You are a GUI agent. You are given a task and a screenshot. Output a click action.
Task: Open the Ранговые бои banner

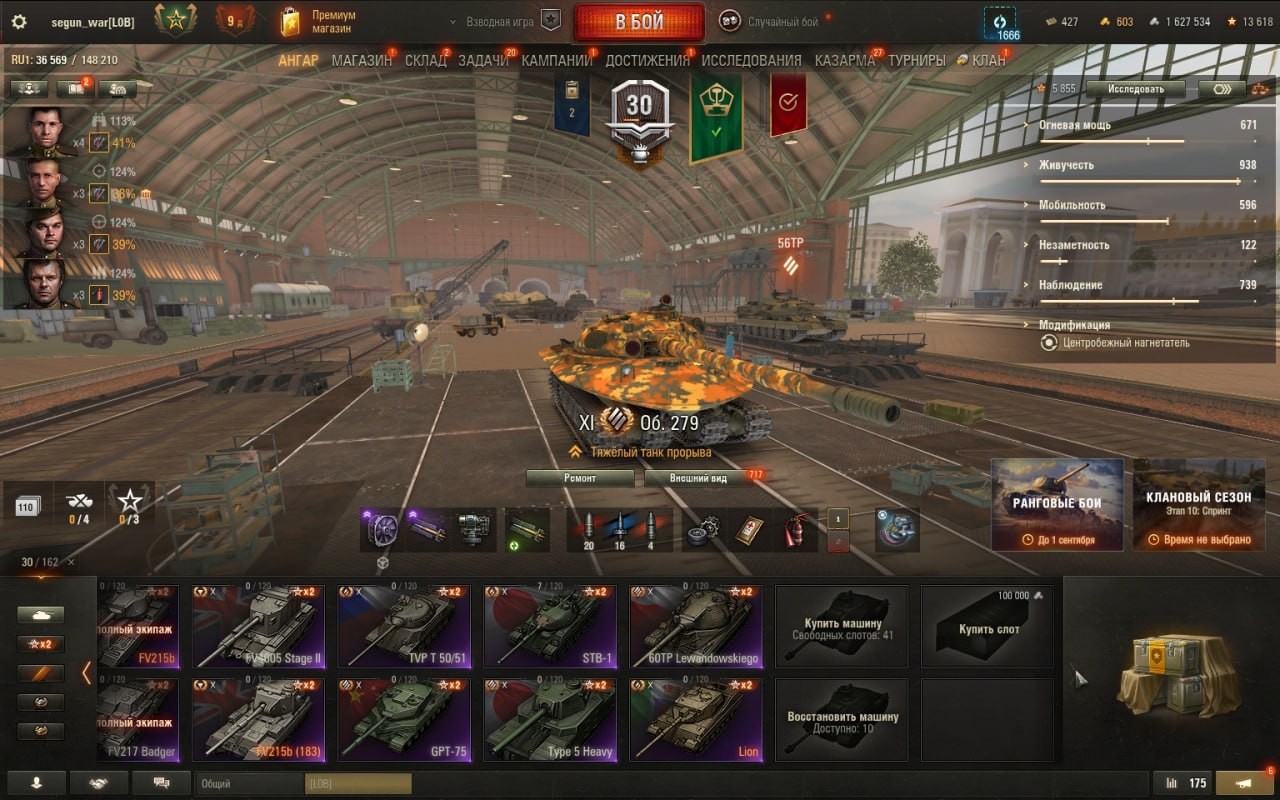coord(1057,504)
